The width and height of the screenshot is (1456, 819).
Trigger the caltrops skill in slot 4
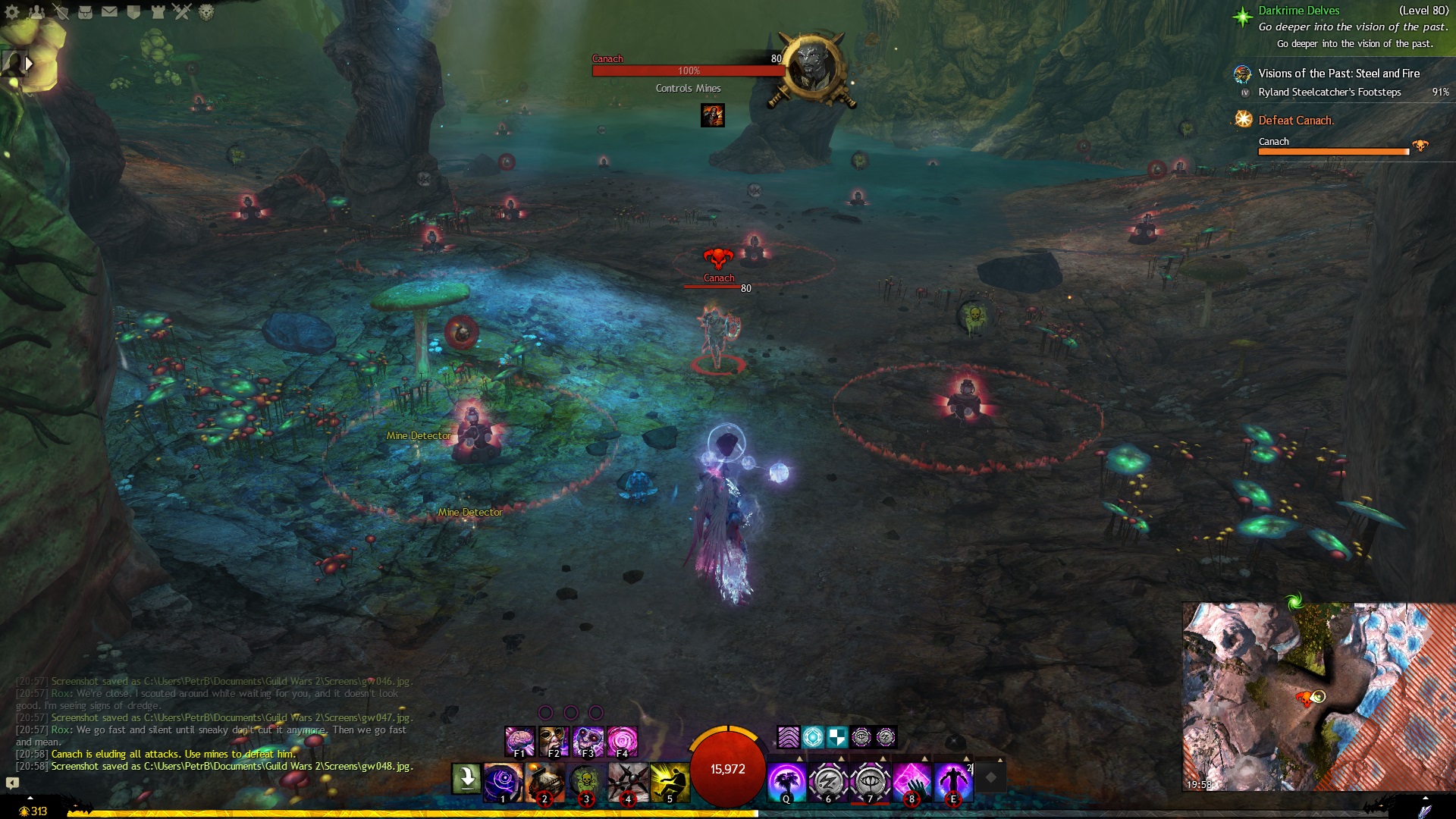[628, 782]
